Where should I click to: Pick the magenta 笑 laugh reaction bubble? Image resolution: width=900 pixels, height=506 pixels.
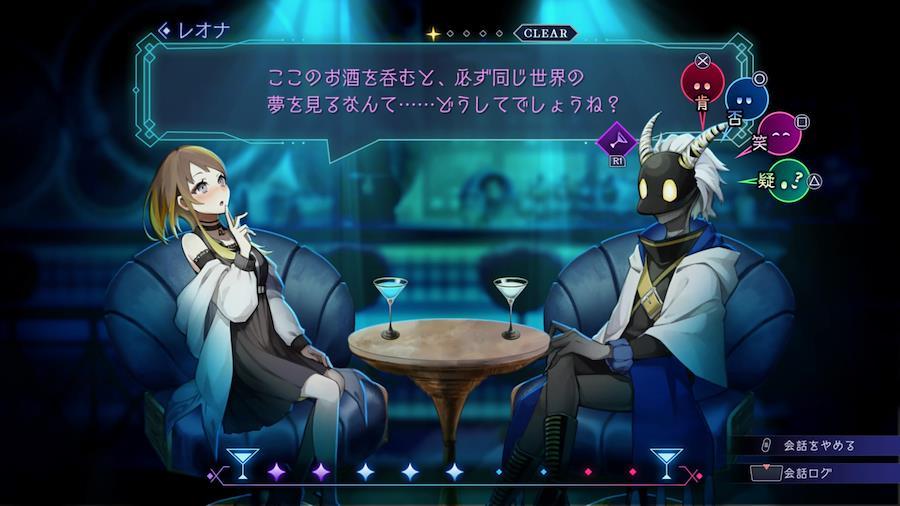[777, 135]
